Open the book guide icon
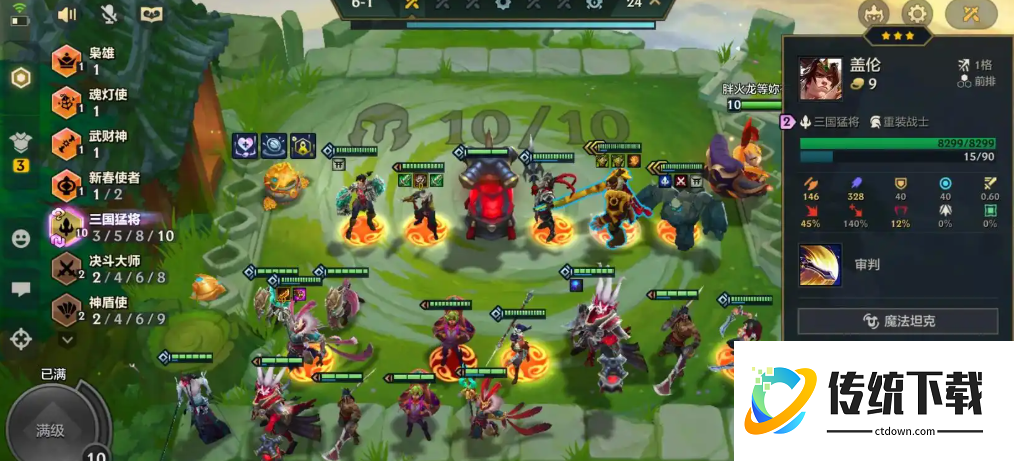Screen dimensions: 1014x461 pyautogui.click(x=151, y=14)
